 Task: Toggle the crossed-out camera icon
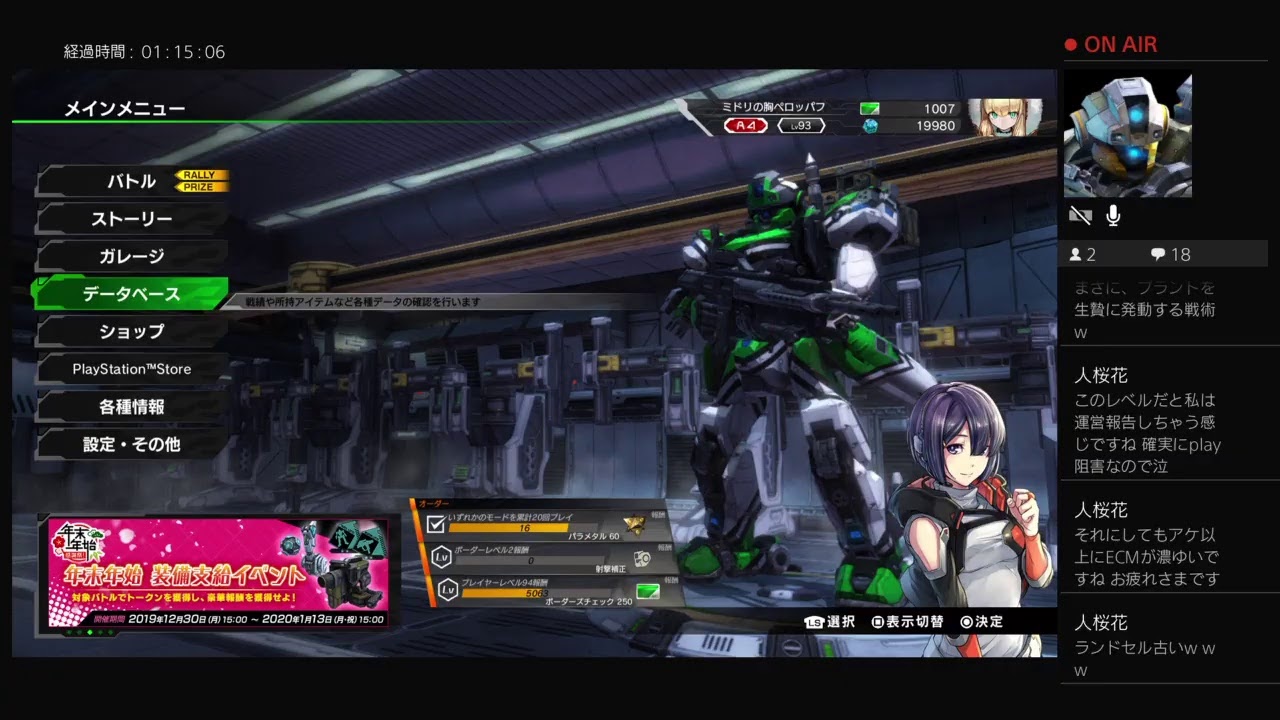click(1080, 215)
